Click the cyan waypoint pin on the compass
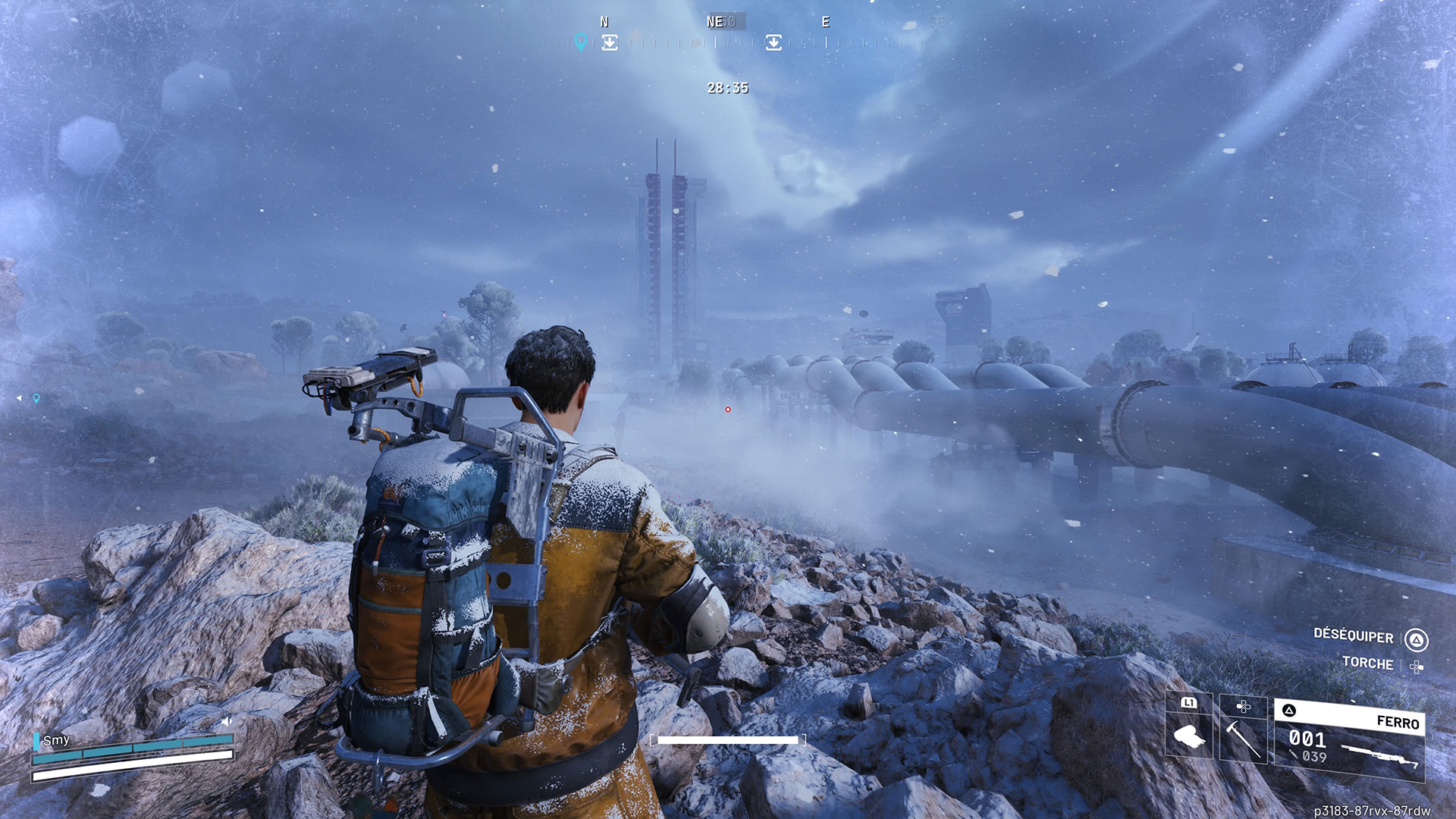Screen dimensions: 1456x819 click(581, 42)
